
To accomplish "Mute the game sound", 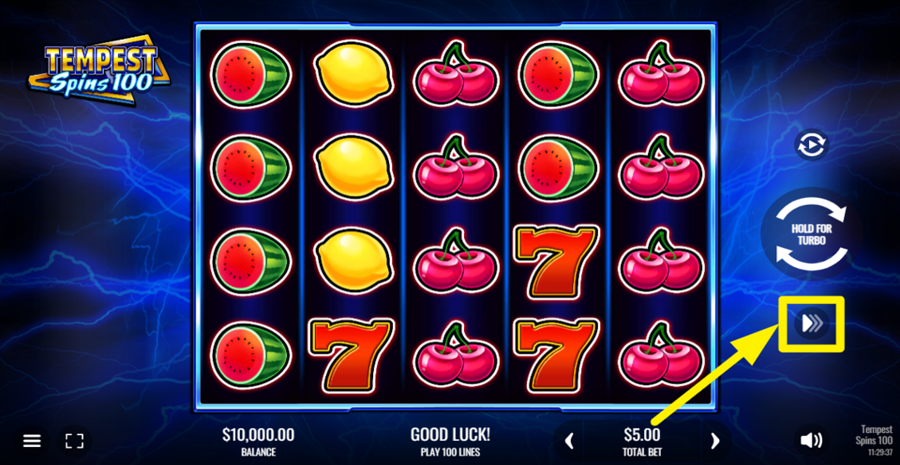I will tap(811, 440).
